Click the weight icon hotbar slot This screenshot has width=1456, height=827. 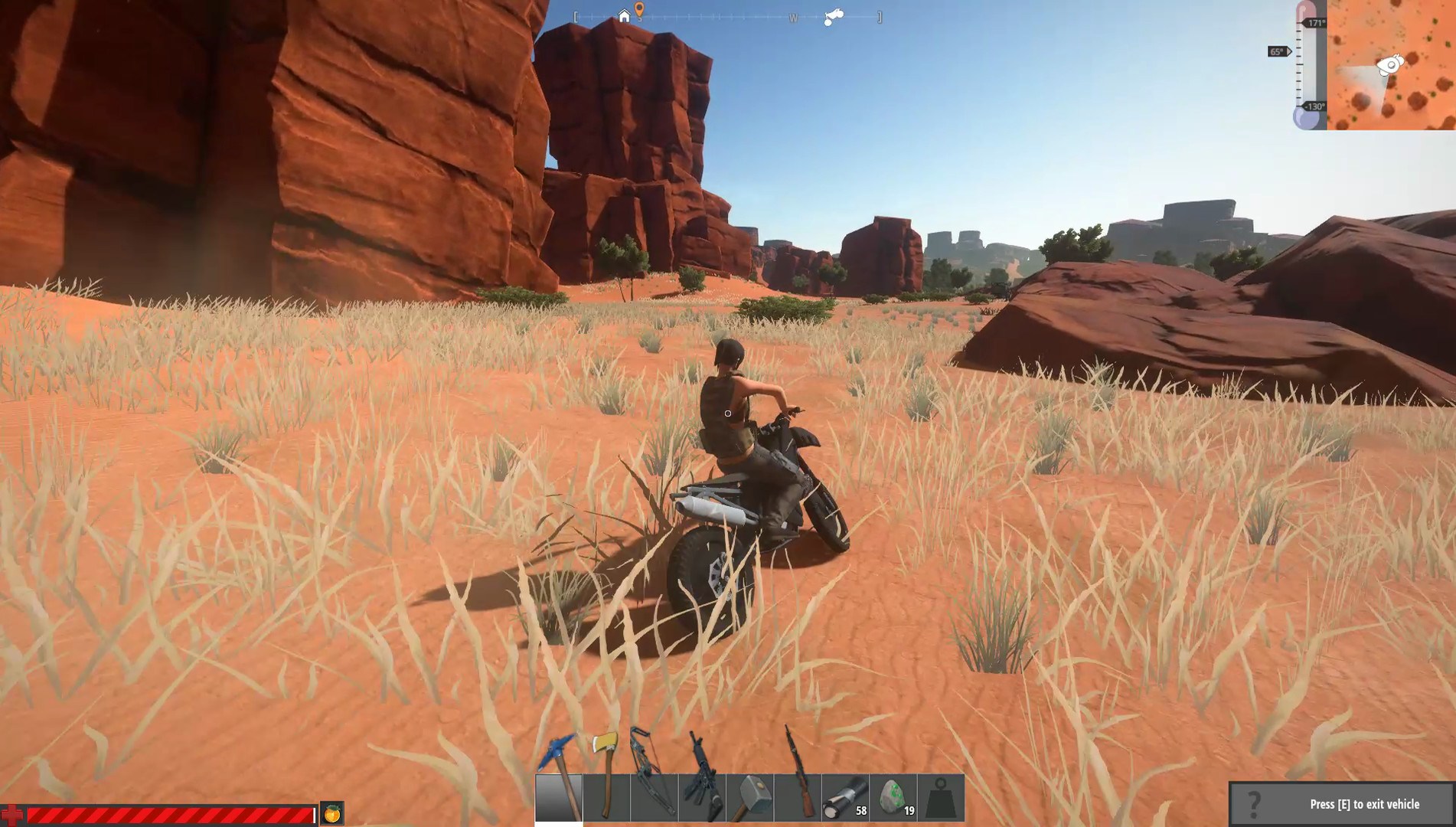coord(940,796)
